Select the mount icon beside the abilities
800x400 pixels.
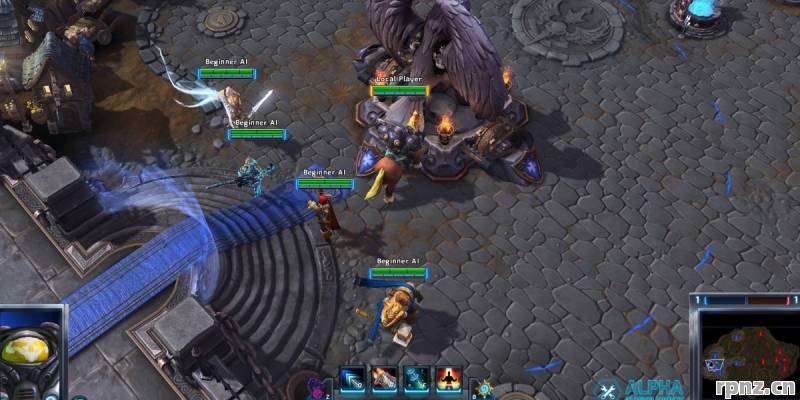click(x=316, y=386)
